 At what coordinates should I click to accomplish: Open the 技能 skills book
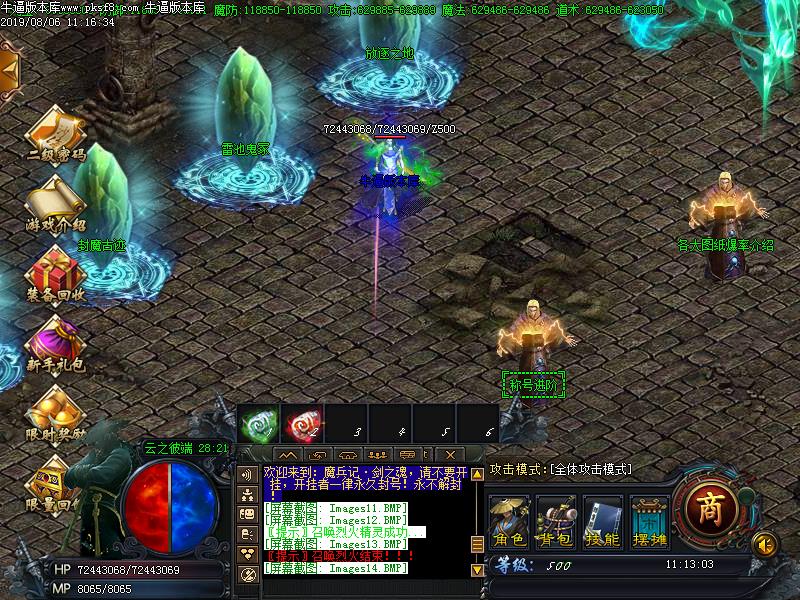(x=602, y=521)
